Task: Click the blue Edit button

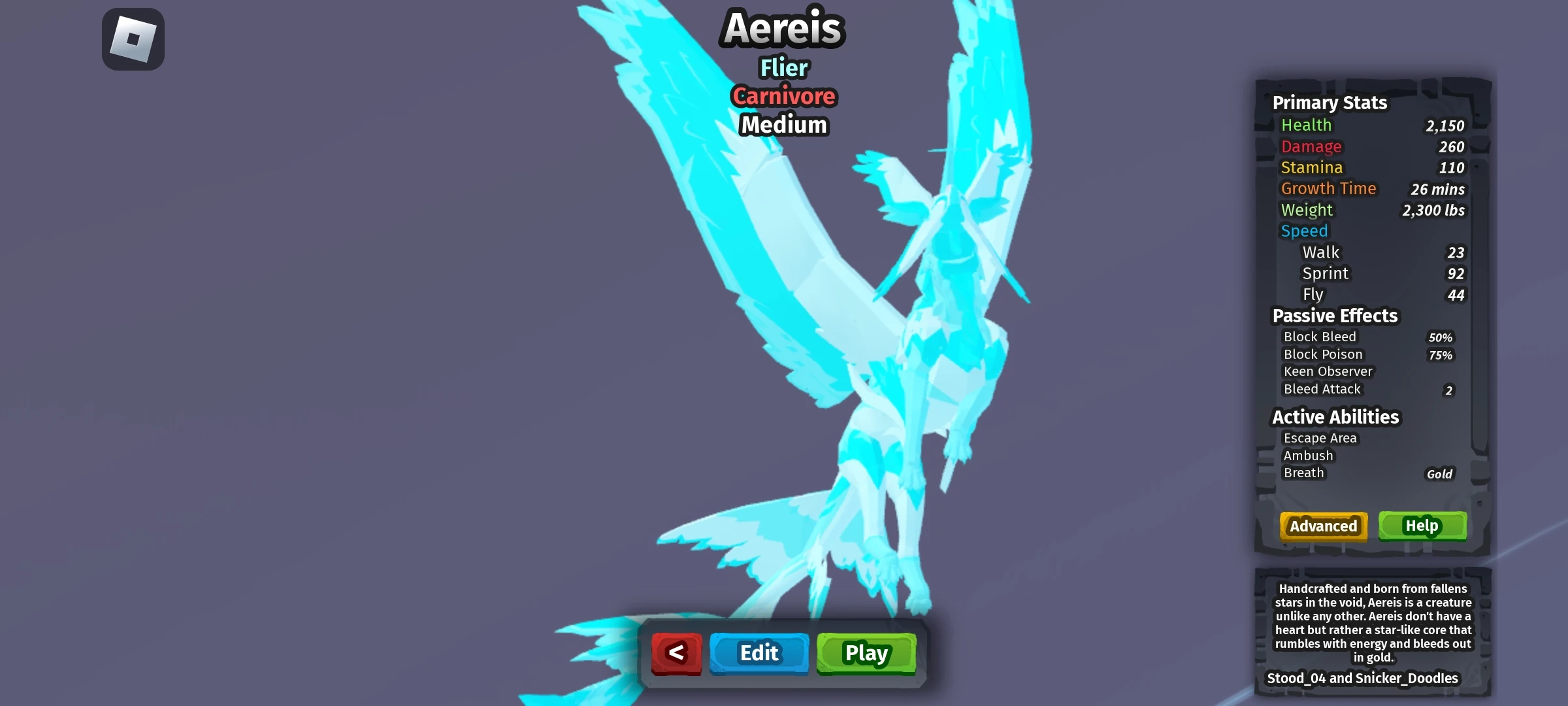Action: (759, 652)
